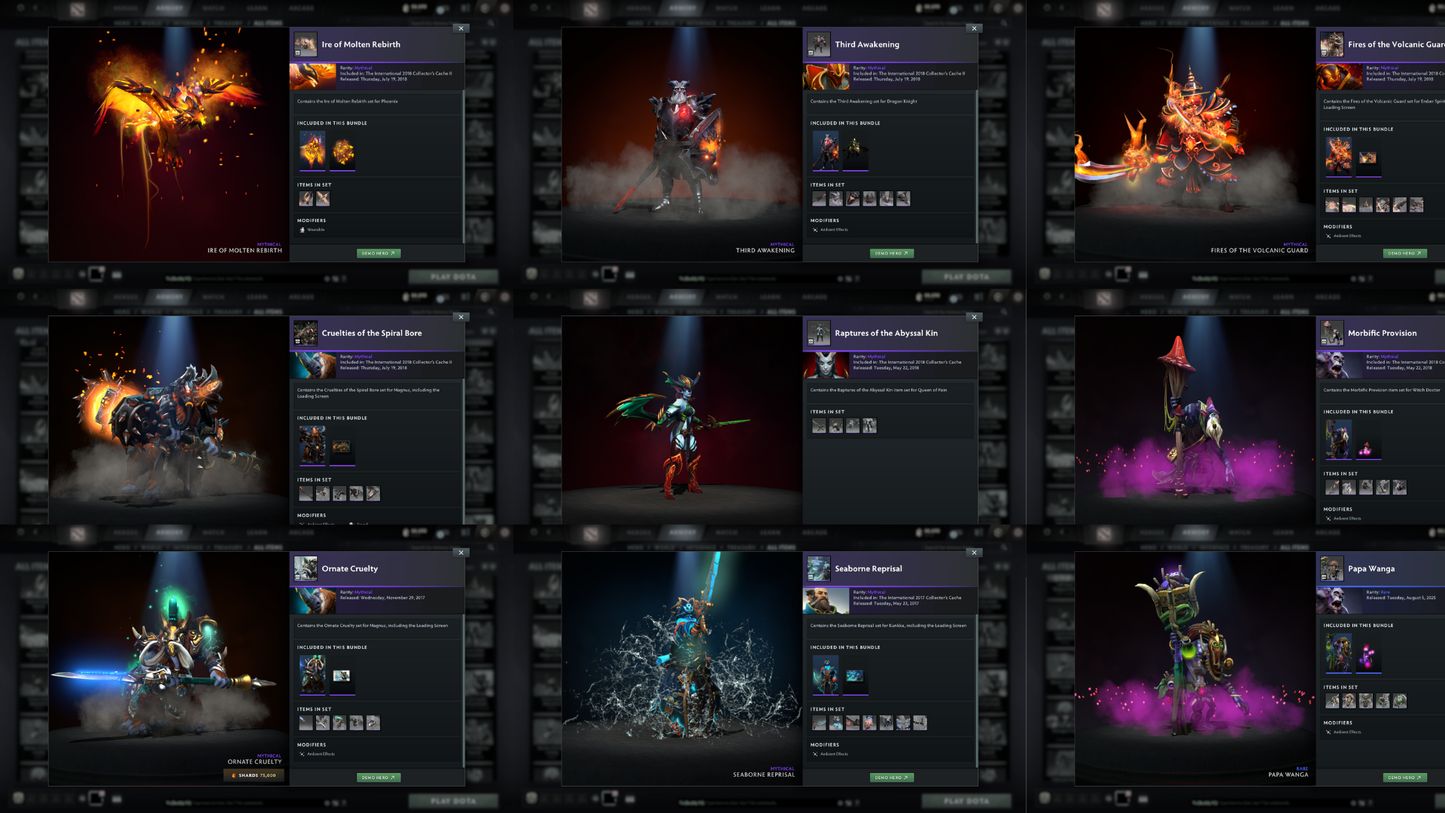Toggle Ambient Effects modifier for Seaborne Reprisal
Screen dimensions: 1445x813
815,754
